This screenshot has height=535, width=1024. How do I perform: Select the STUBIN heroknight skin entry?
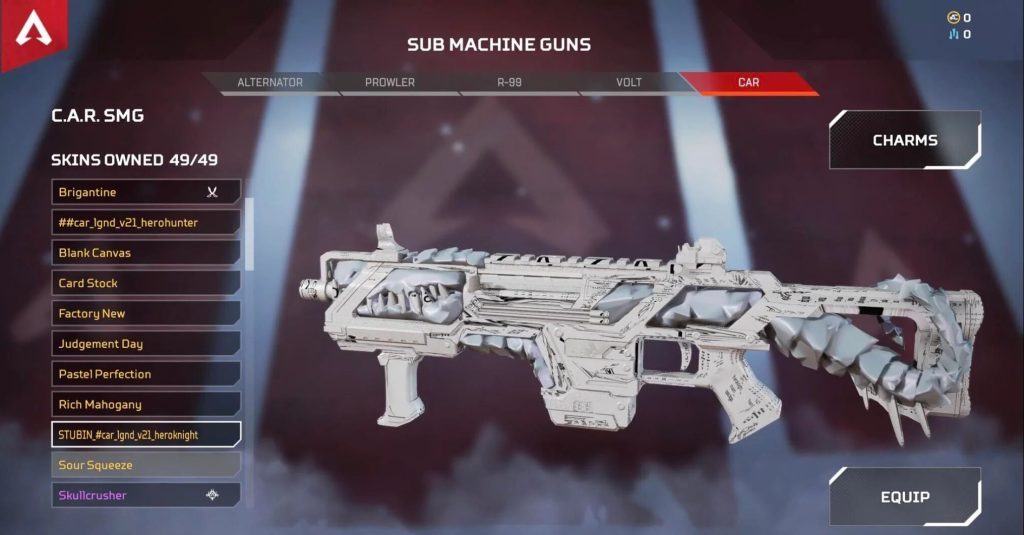coord(146,434)
